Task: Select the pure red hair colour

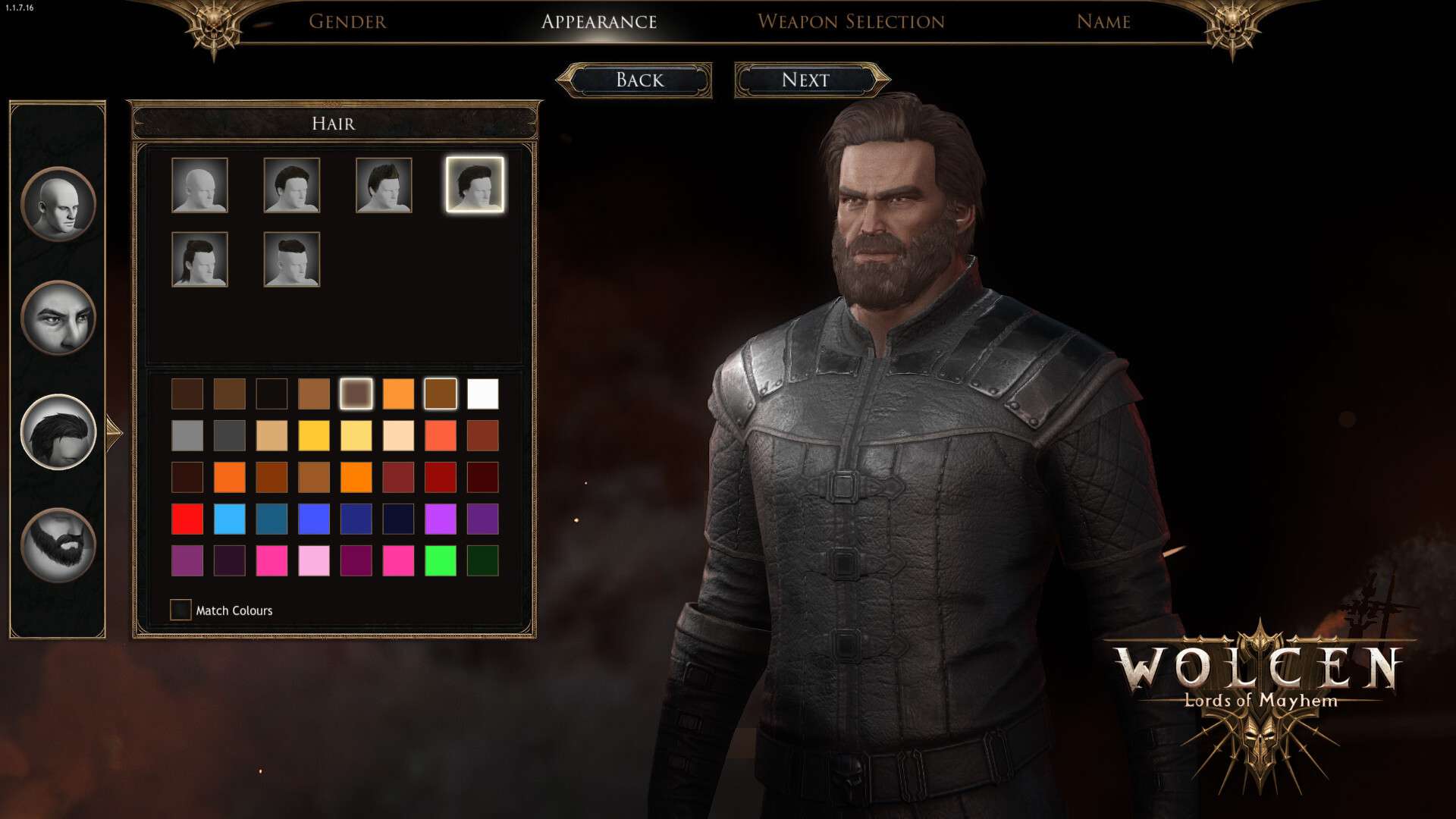Action: tap(187, 519)
